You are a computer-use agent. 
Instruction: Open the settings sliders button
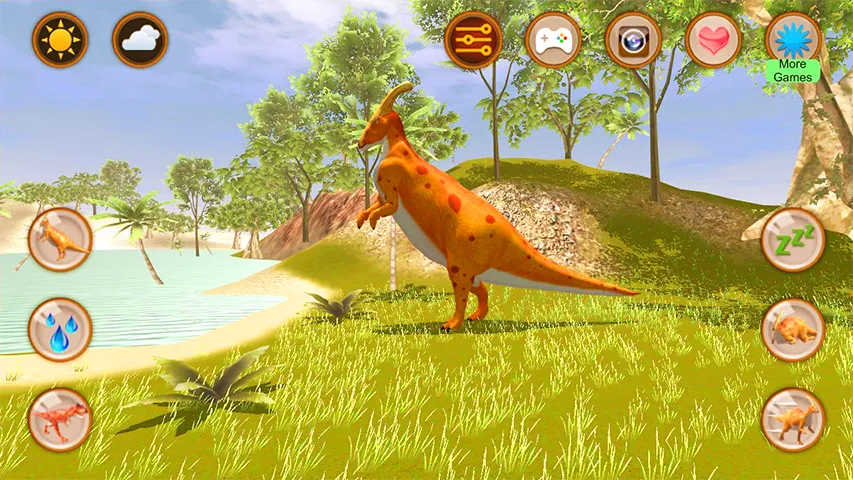pos(473,40)
